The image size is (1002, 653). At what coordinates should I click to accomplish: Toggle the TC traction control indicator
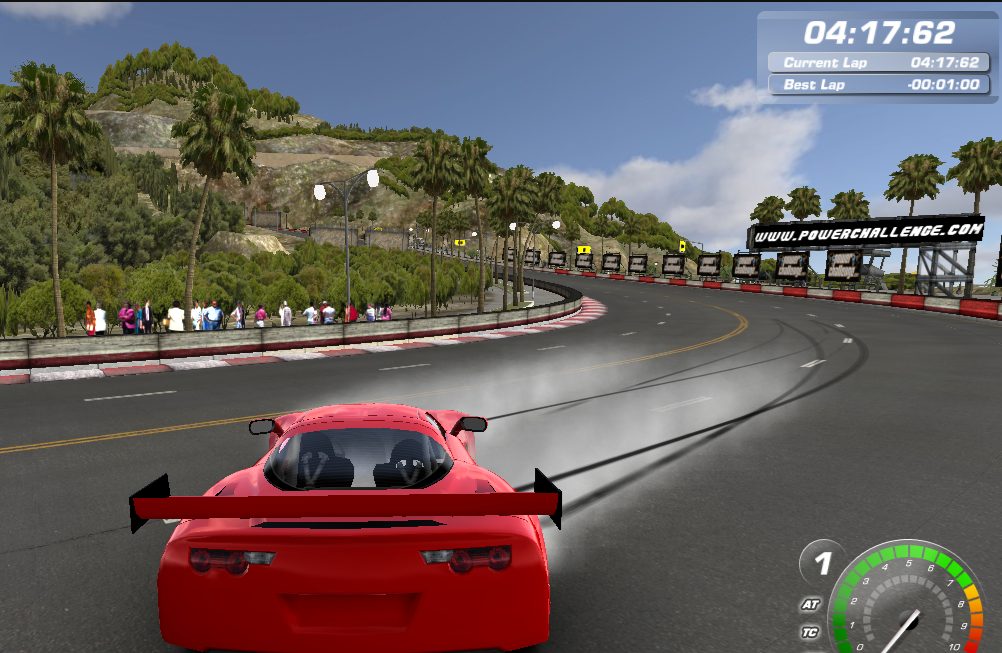click(x=811, y=632)
